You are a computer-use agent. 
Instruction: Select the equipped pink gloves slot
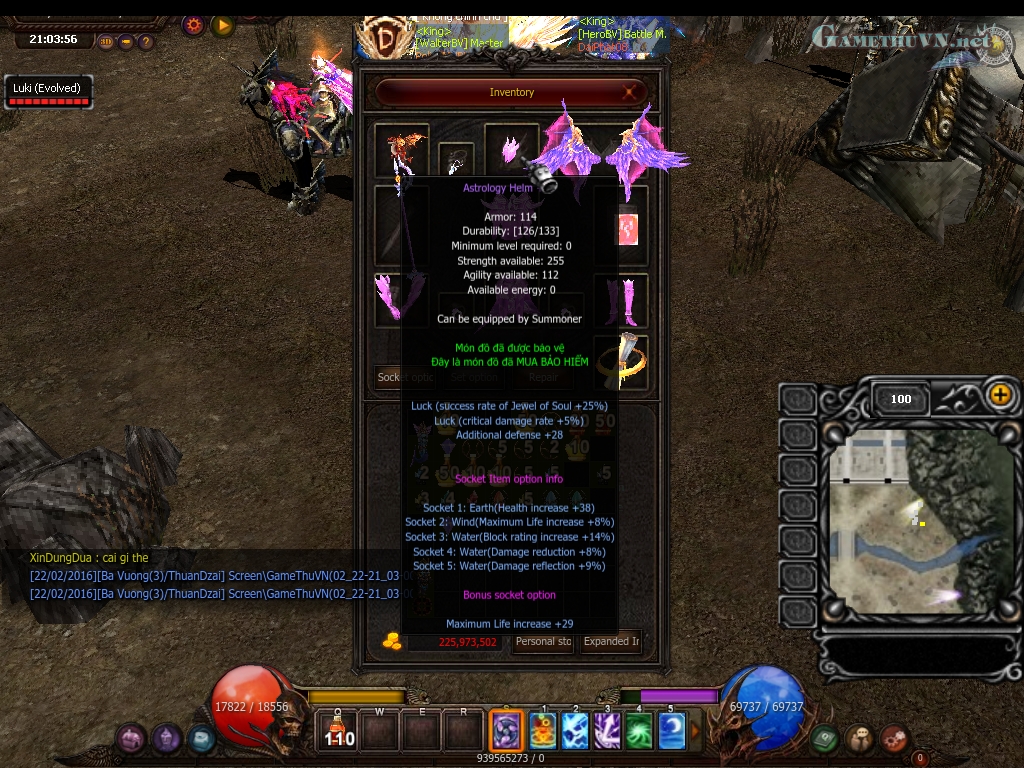tap(401, 300)
